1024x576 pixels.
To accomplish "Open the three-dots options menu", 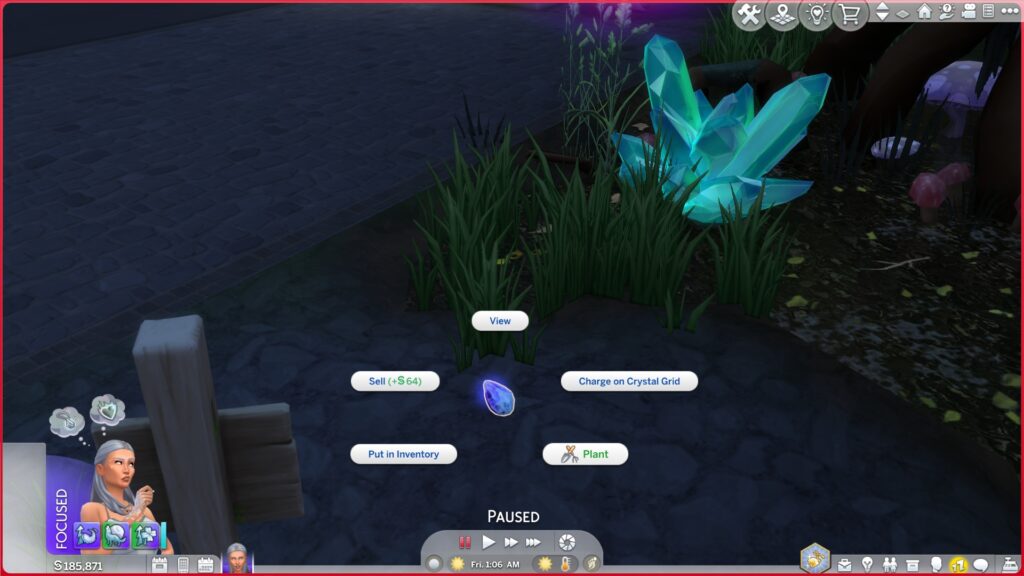I will point(1008,12).
